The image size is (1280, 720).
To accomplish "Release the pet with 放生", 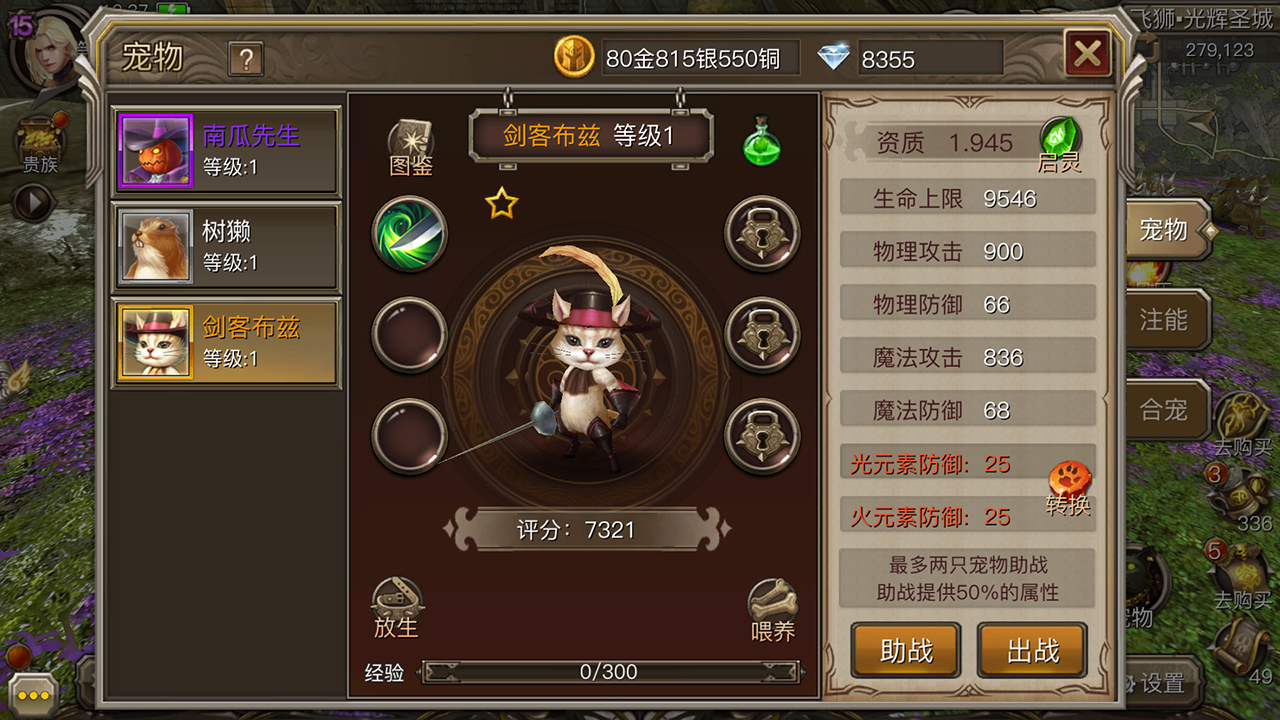I will [x=396, y=608].
